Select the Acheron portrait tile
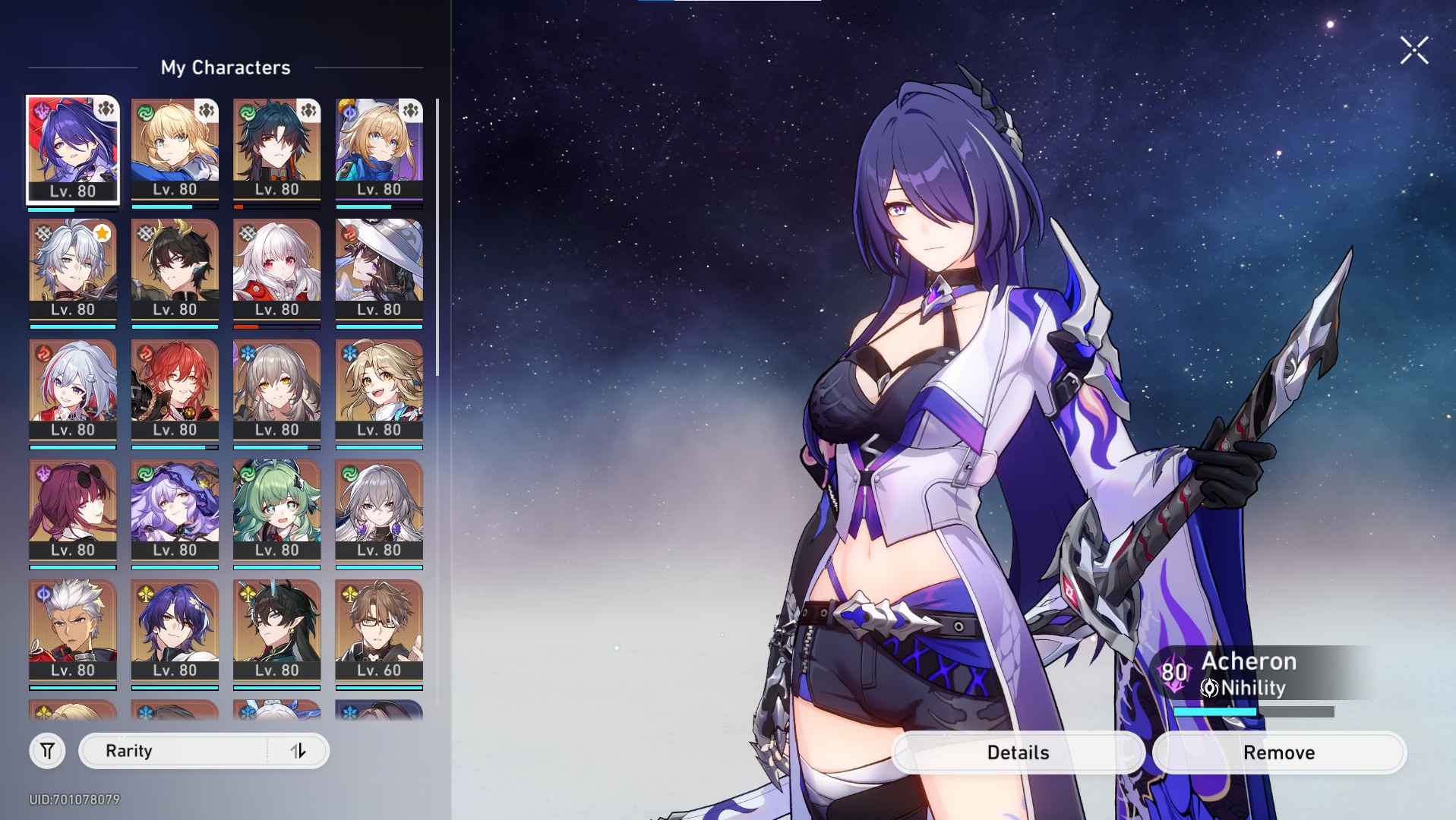Viewport: 1456px width, 820px height. click(73, 150)
